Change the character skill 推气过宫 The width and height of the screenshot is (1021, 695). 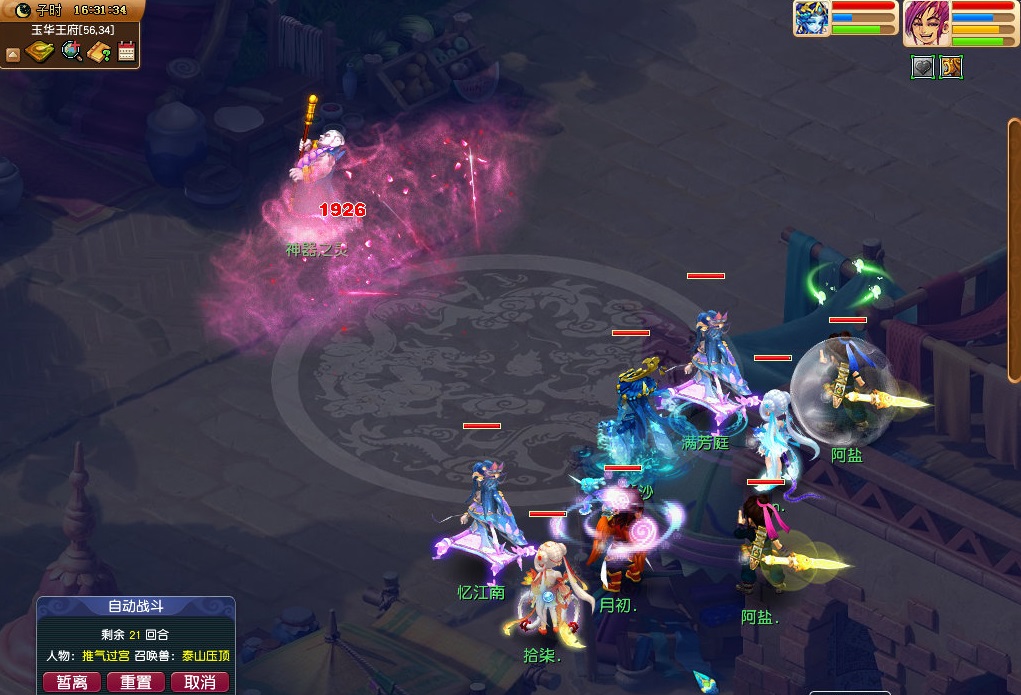pyautogui.click(x=106, y=656)
